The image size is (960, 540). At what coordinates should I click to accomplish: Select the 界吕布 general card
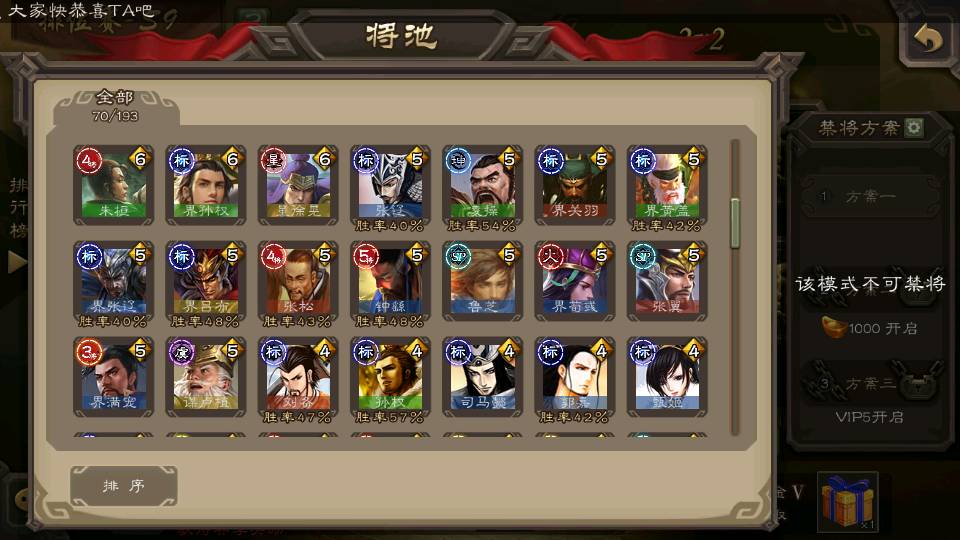click(x=205, y=281)
